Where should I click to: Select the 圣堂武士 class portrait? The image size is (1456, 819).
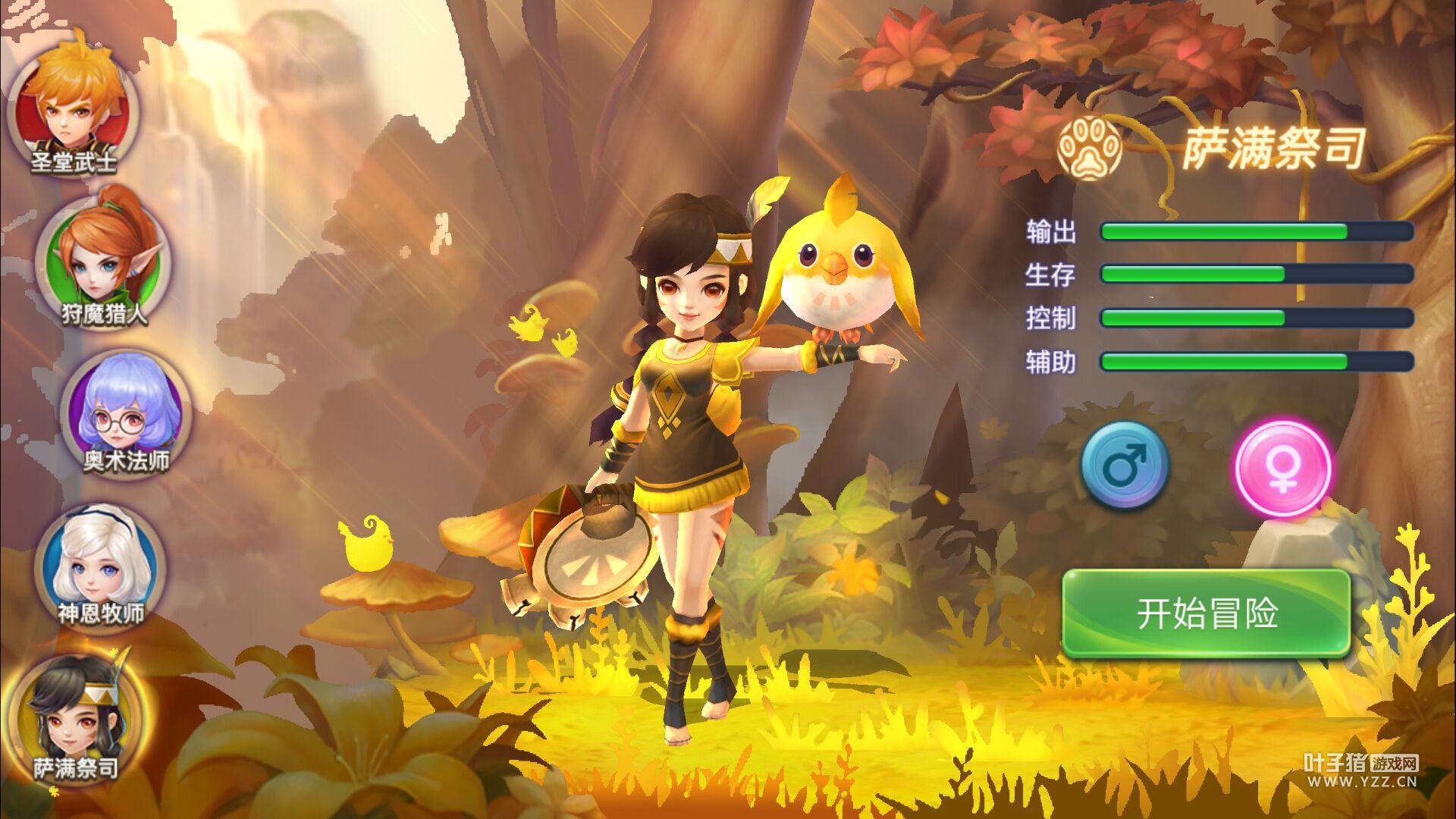[x=74, y=106]
